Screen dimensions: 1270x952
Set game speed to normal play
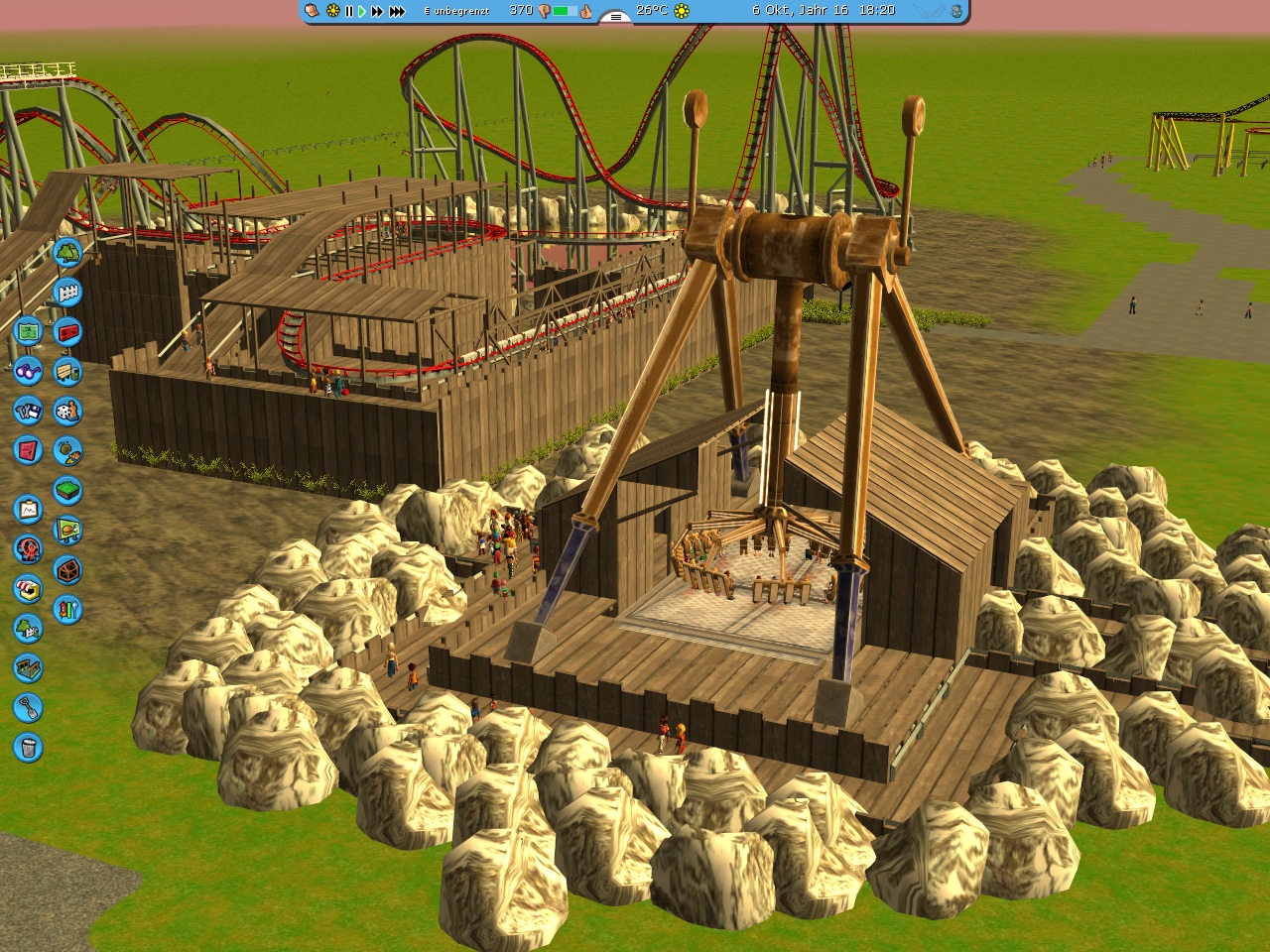[x=362, y=11]
